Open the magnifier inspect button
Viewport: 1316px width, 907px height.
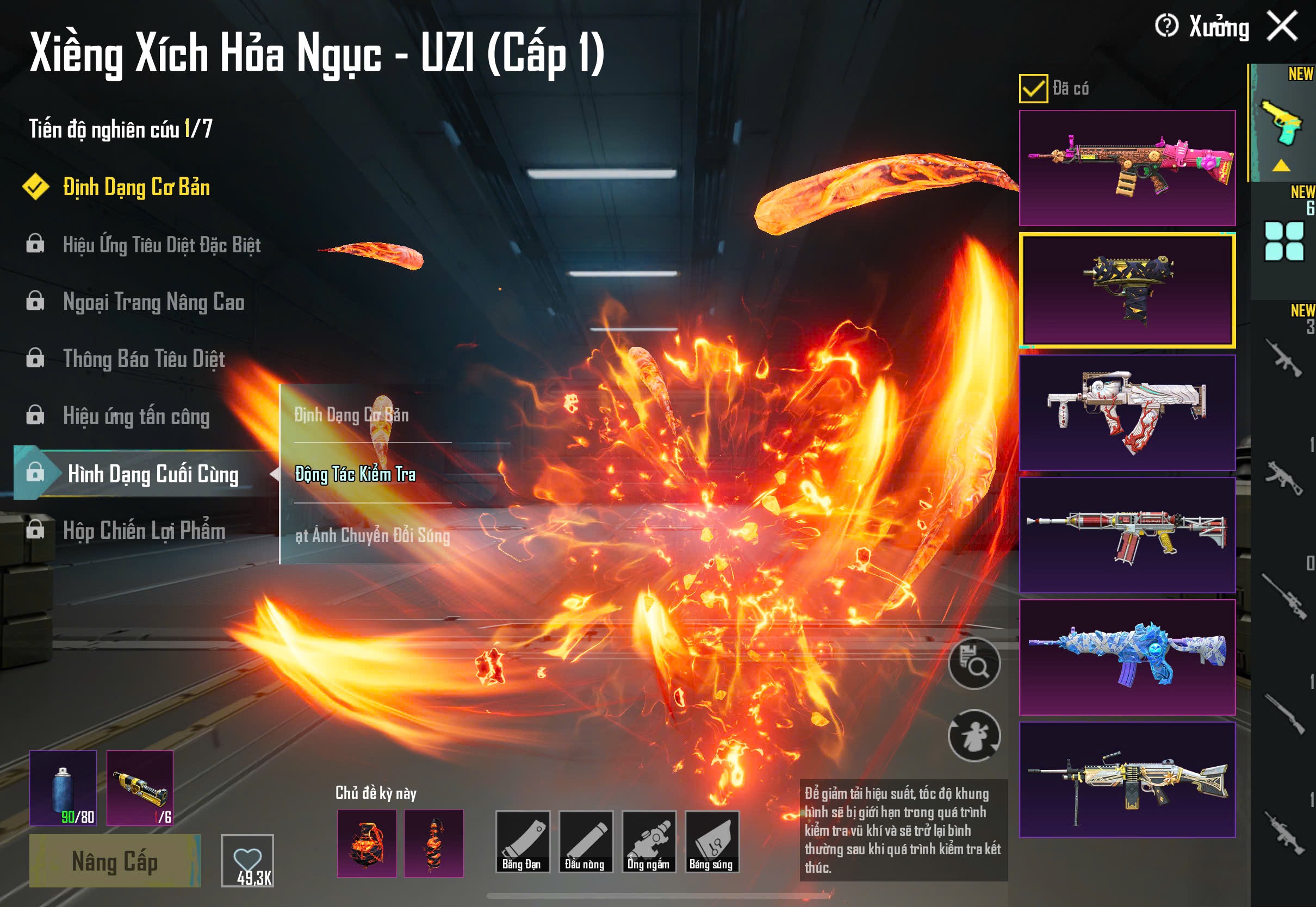pyautogui.click(x=974, y=663)
